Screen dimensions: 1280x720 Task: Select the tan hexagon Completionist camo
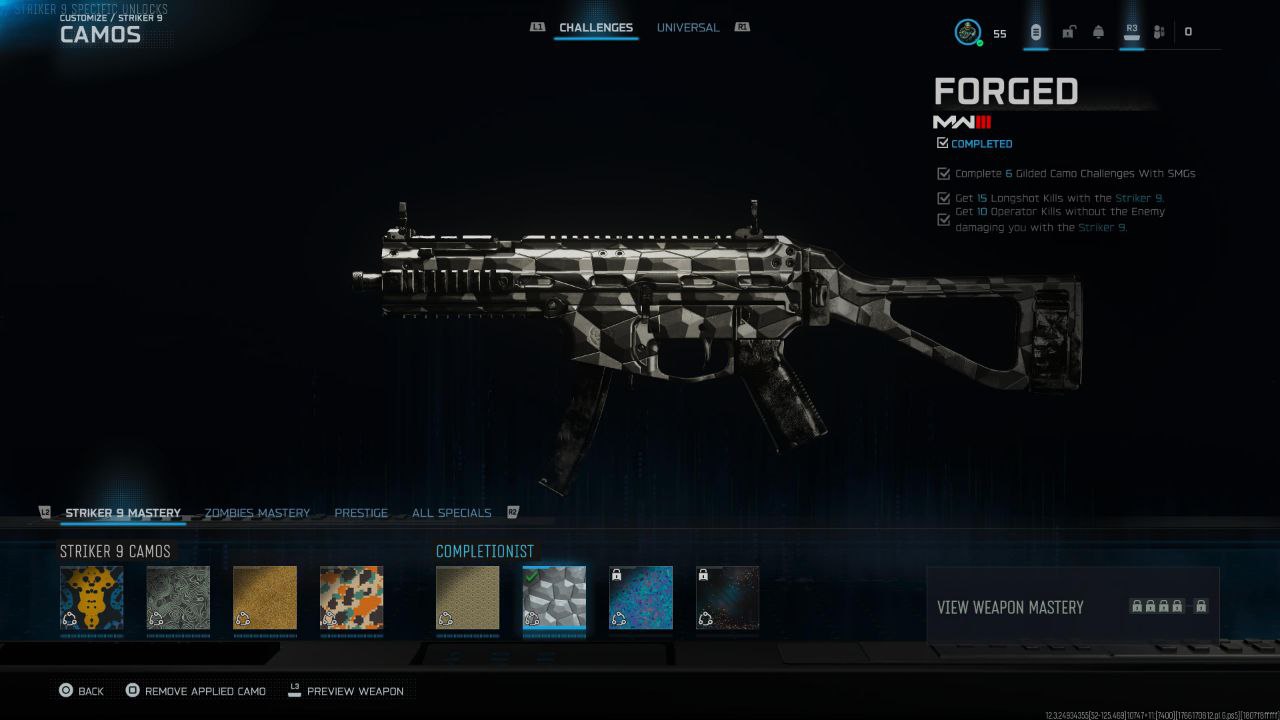467,598
